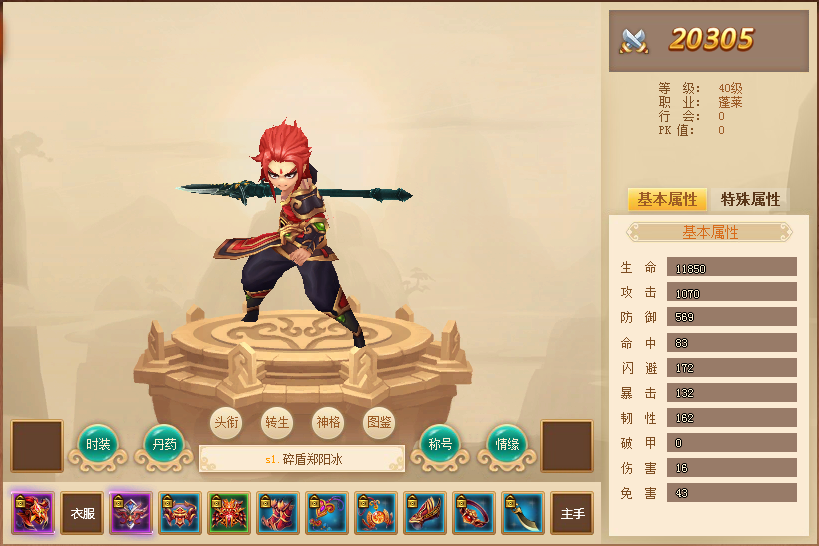This screenshot has height=546, width=819.
Task: Select the empty 衣服 clothing slot
Action: click(x=82, y=513)
